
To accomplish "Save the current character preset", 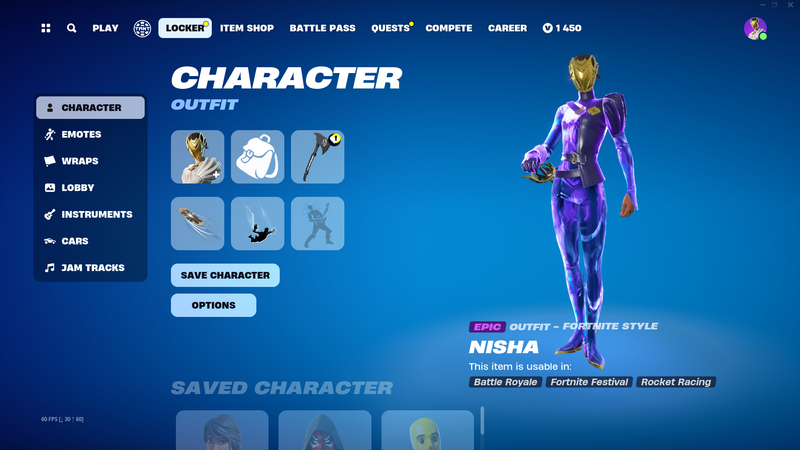I will [225, 275].
